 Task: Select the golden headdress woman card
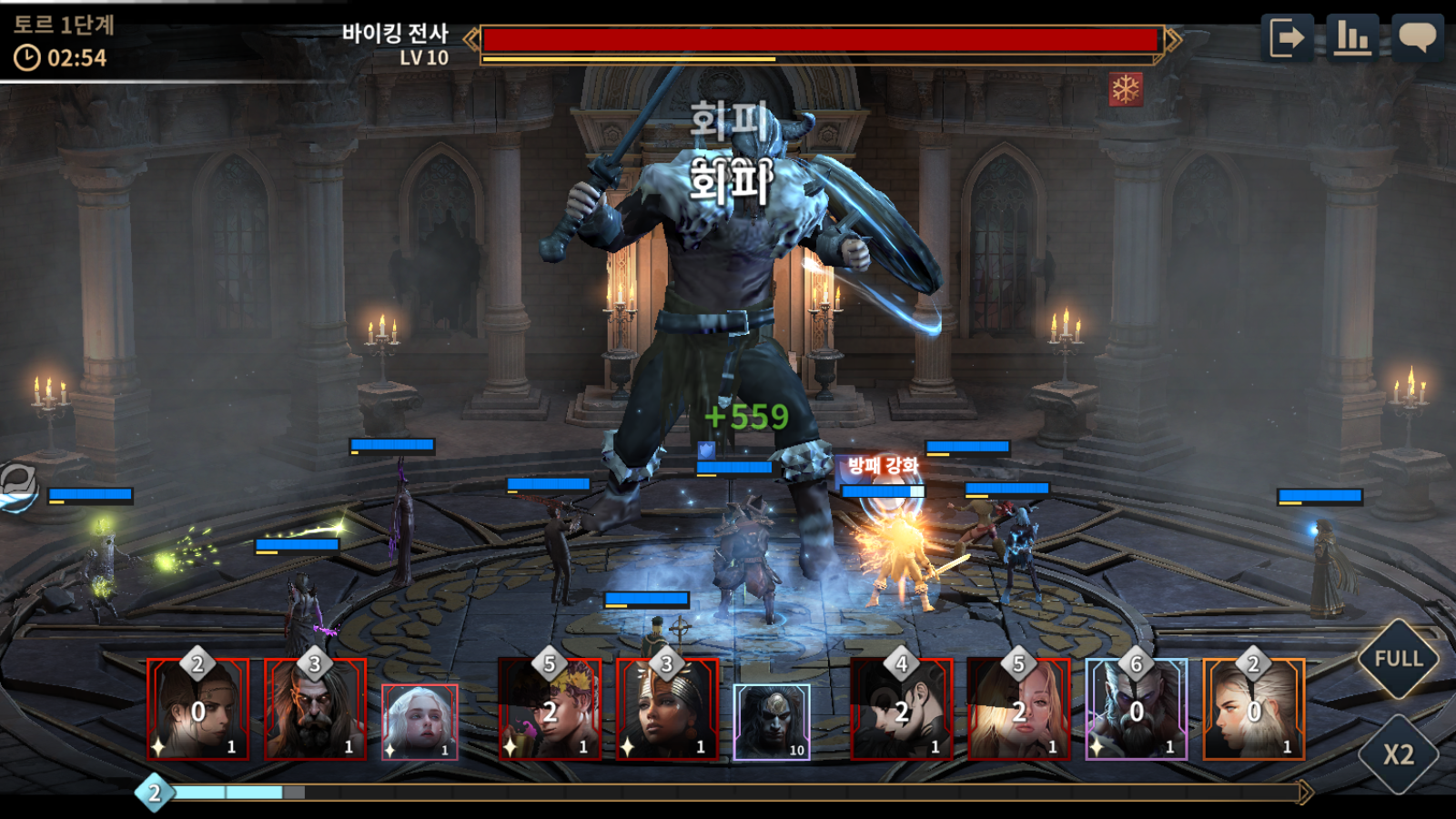pyautogui.click(x=667, y=710)
